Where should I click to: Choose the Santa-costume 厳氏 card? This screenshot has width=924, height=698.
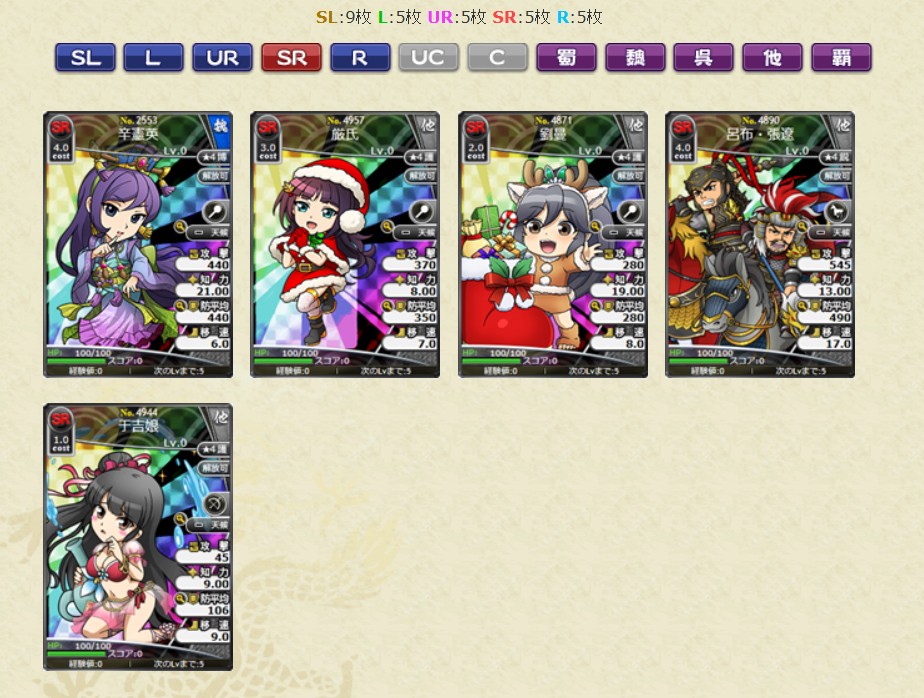tap(345, 244)
